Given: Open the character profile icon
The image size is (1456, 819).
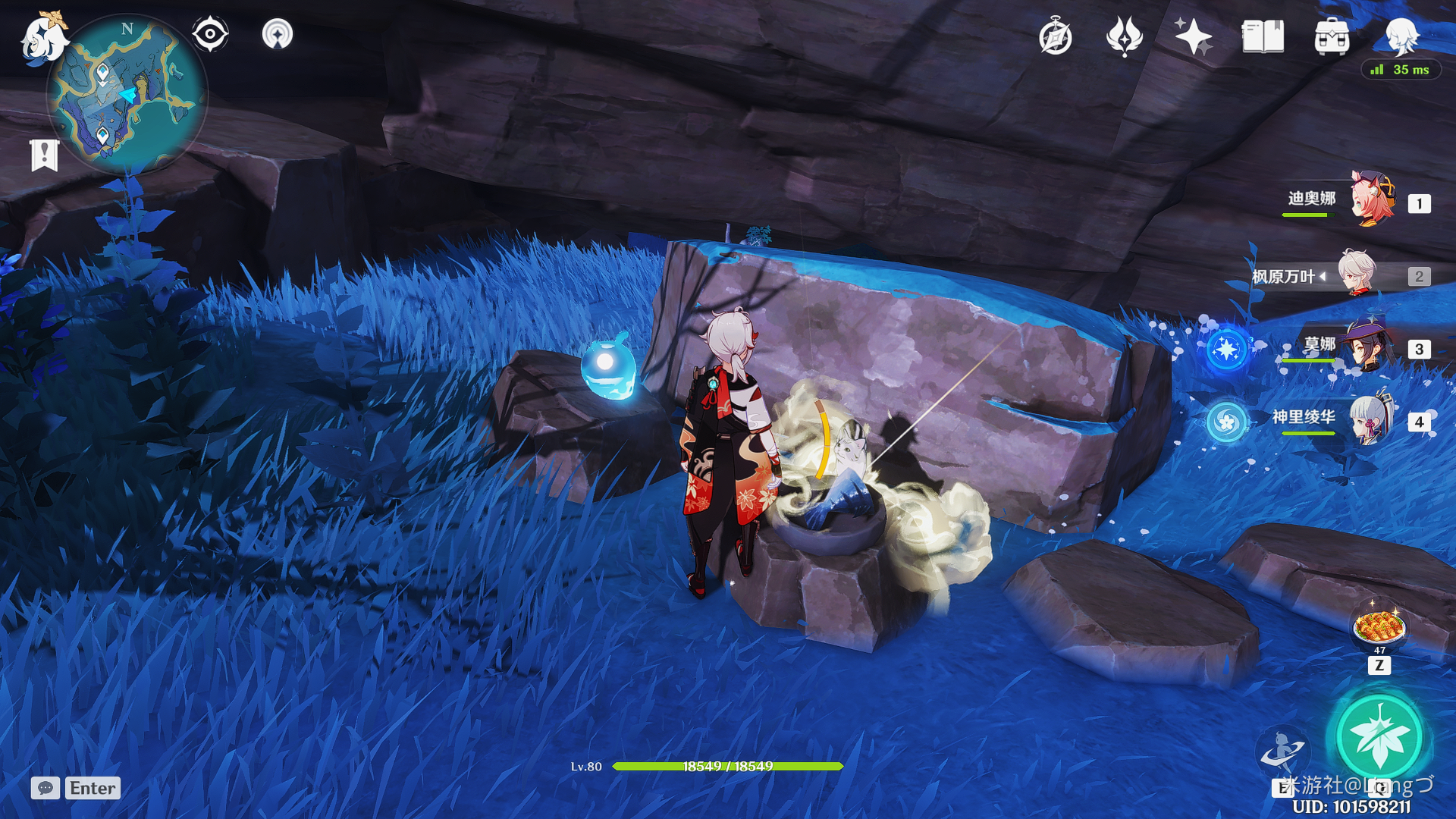Looking at the screenshot, I should click(1401, 35).
